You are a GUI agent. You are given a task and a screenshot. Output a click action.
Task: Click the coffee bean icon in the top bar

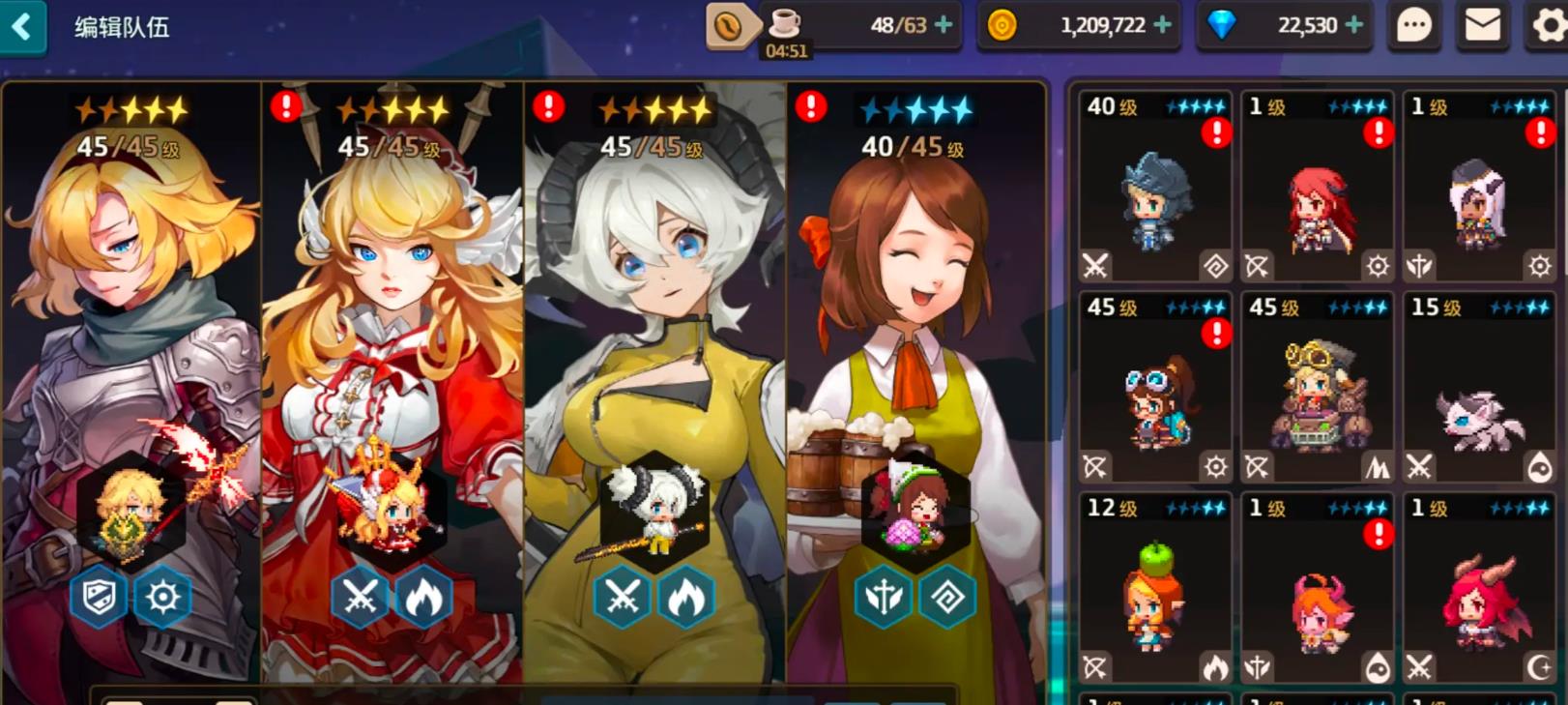click(730, 24)
